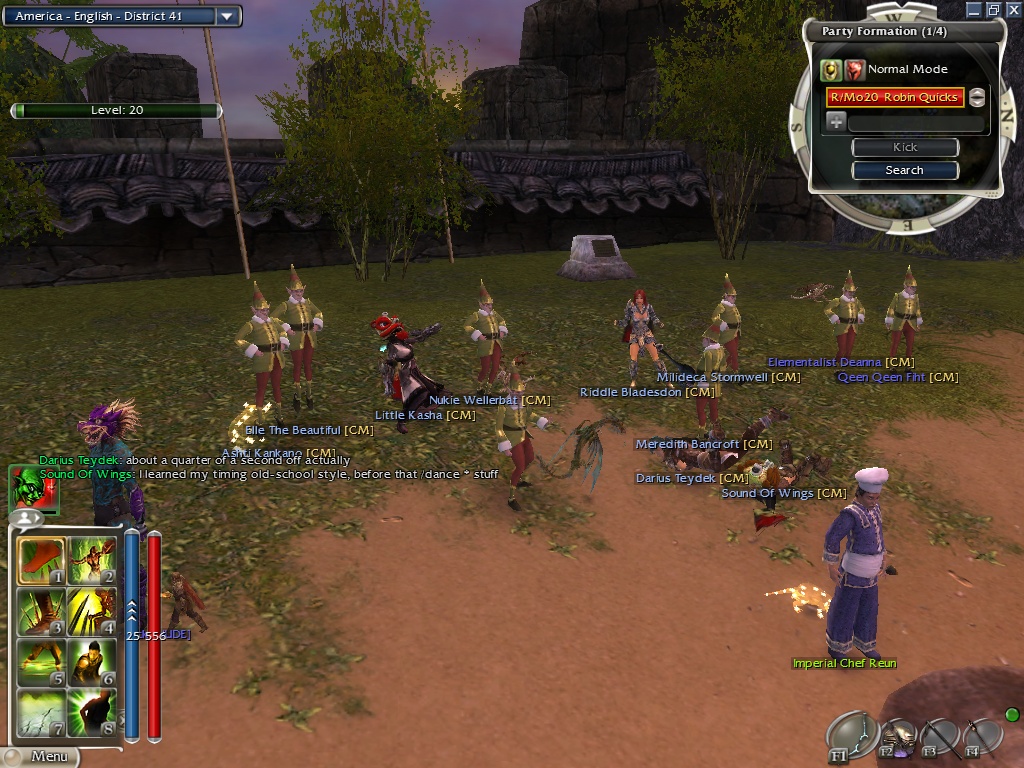The height and width of the screenshot is (768, 1024).
Task: Equip the F1 bow weapon set
Action: [x=852, y=737]
